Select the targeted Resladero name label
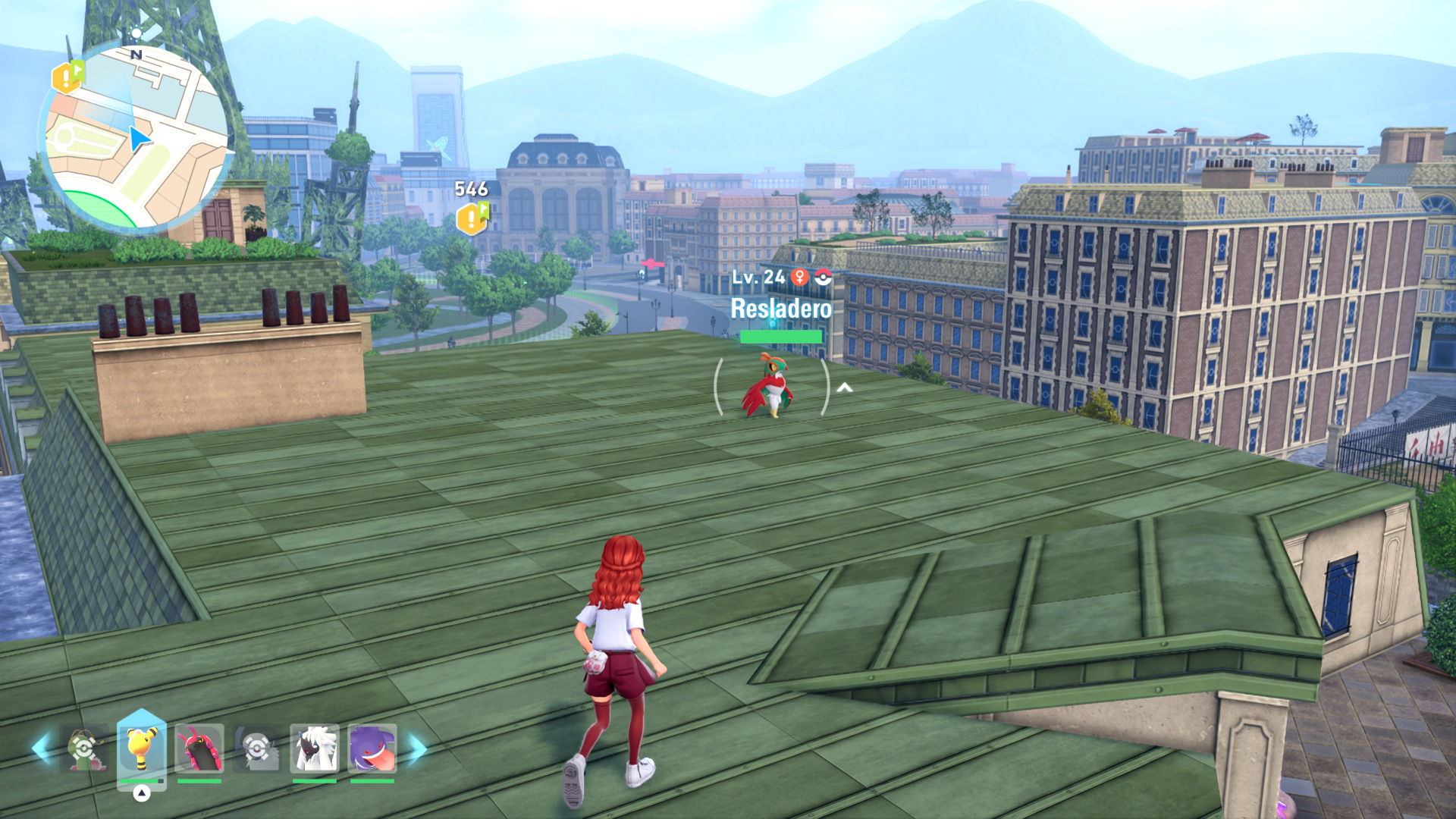 (x=780, y=309)
